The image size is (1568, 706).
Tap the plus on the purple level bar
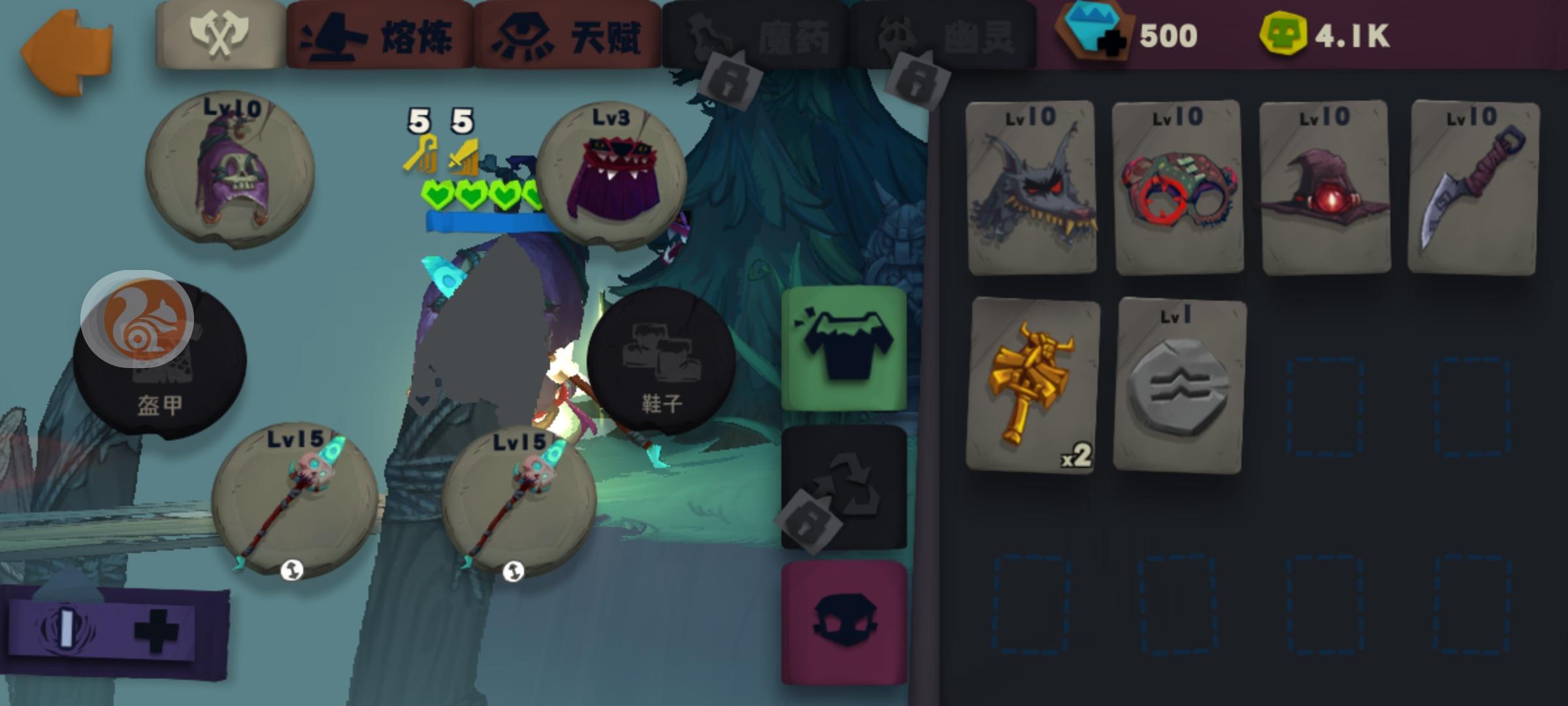[157, 628]
